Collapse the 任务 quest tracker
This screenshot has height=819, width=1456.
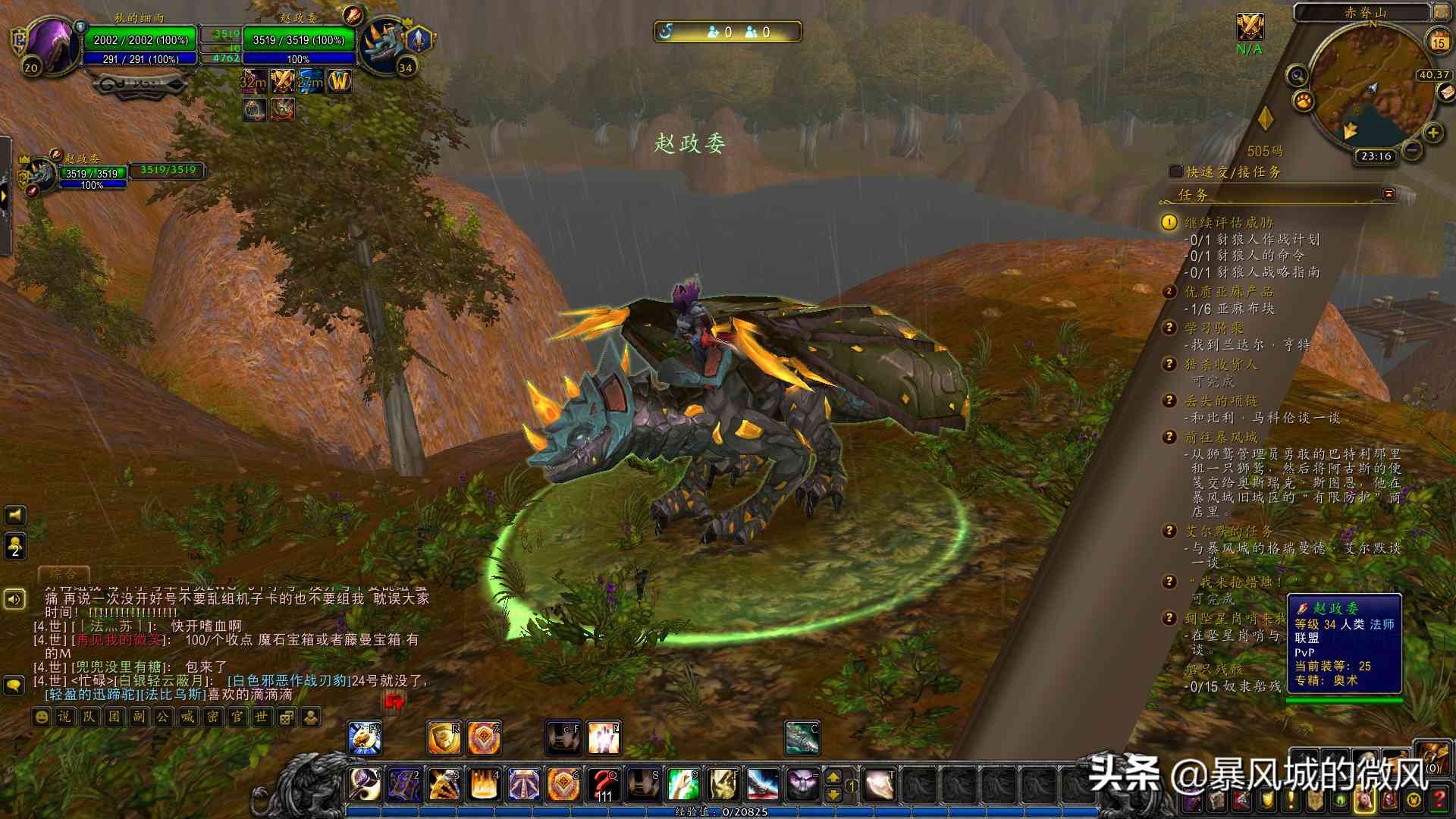click(1389, 194)
